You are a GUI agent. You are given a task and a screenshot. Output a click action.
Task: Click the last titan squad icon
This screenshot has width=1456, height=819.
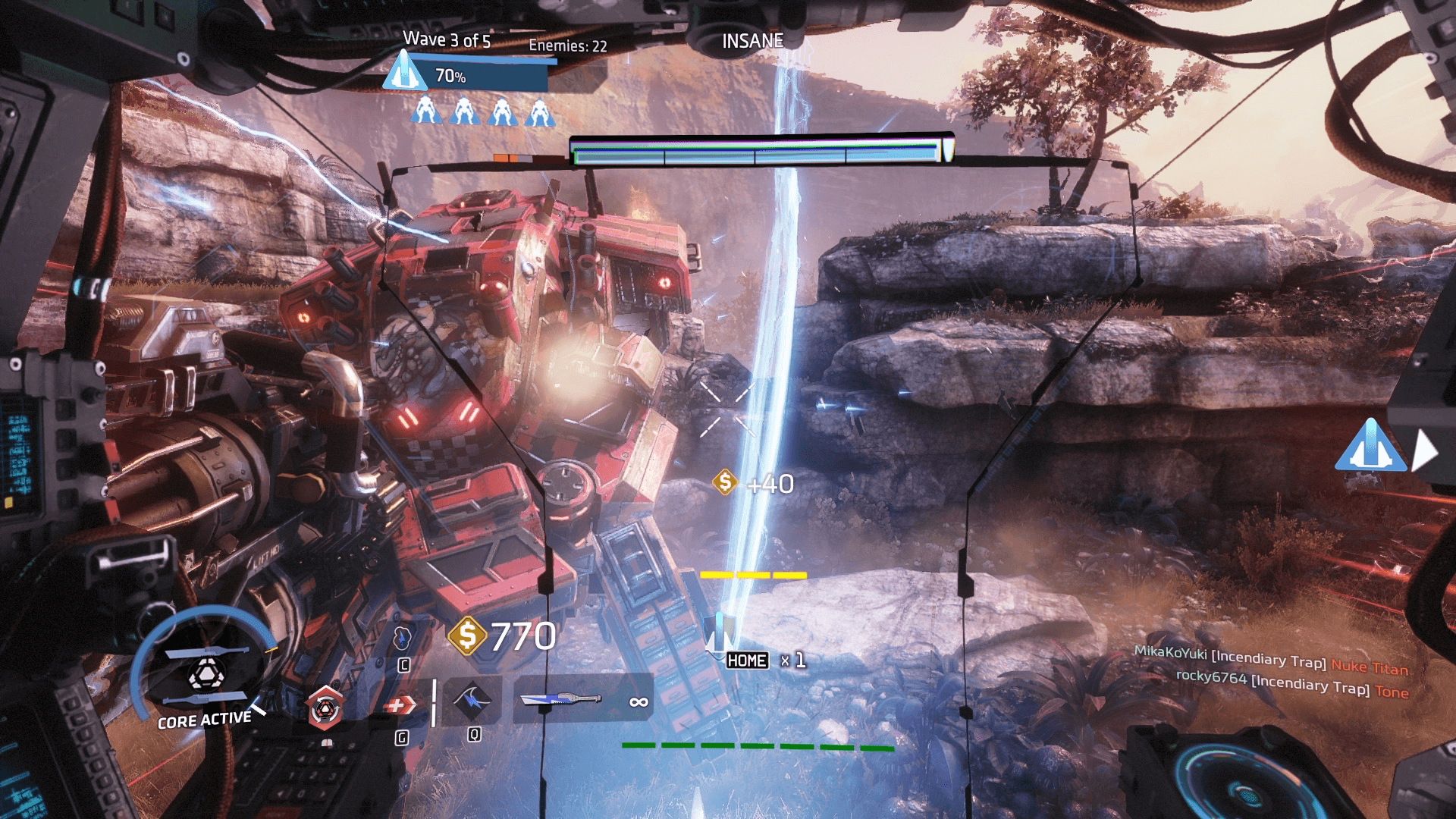540,112
